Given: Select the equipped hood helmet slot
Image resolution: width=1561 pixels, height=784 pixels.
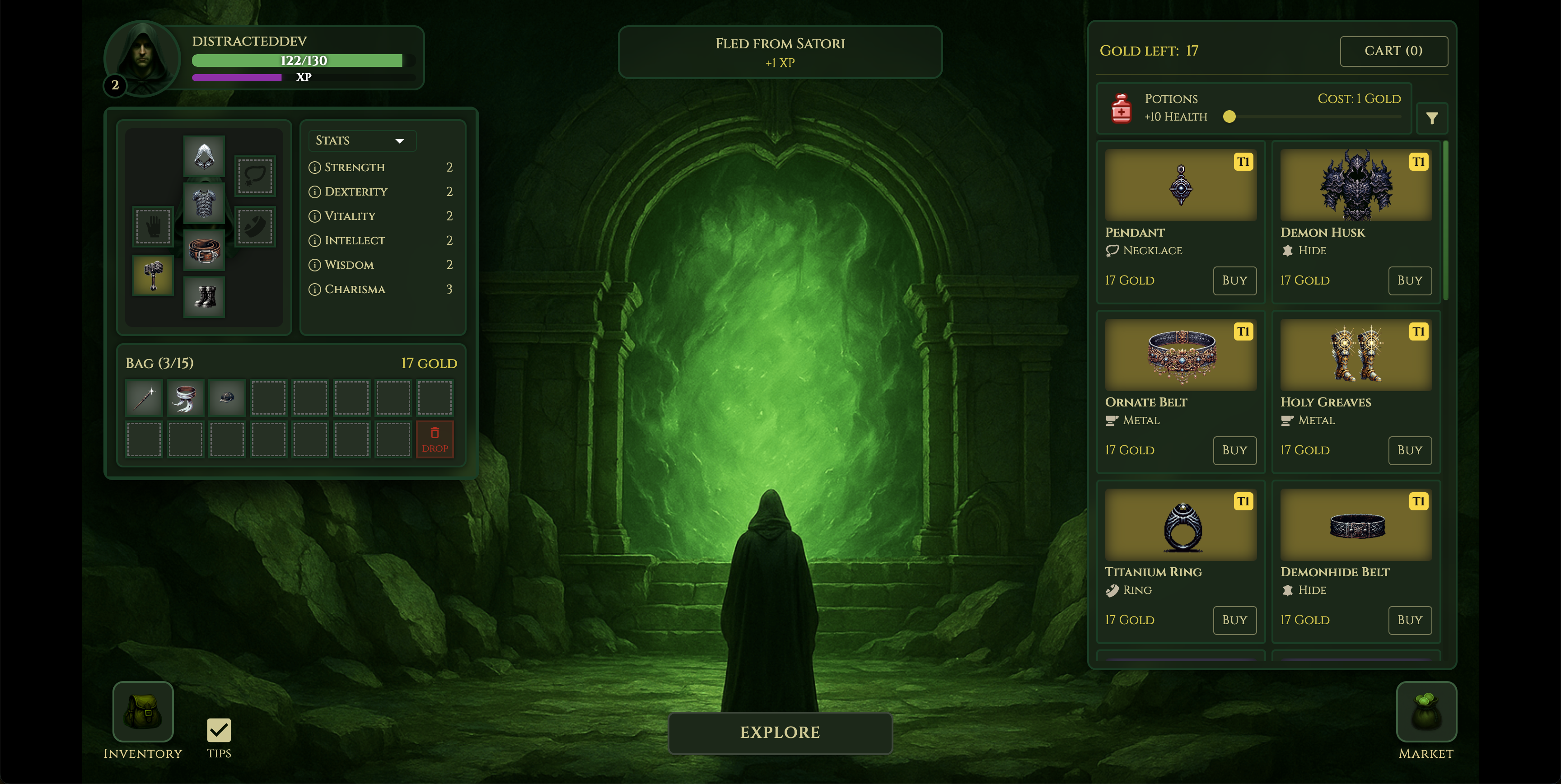Looking at the screenshot, I should (x=204, y=156).
